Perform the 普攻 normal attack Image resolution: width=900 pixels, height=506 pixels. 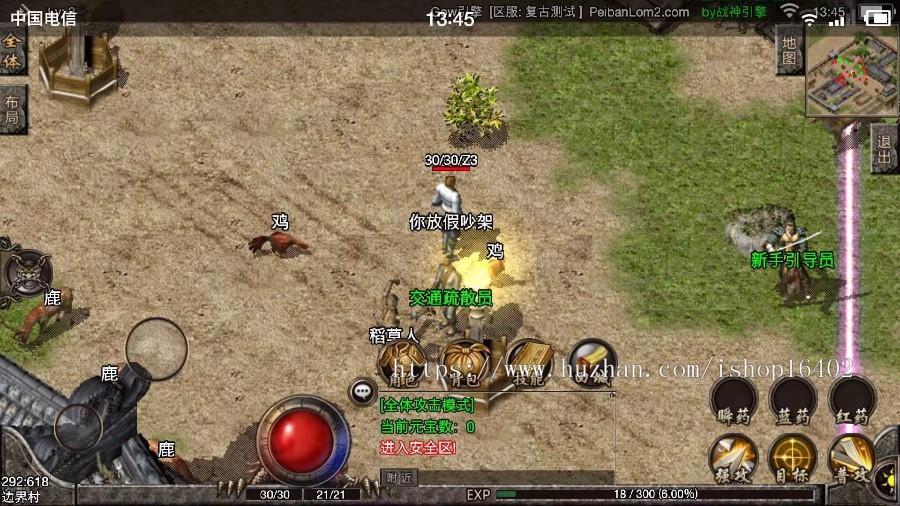pos(851,458)
